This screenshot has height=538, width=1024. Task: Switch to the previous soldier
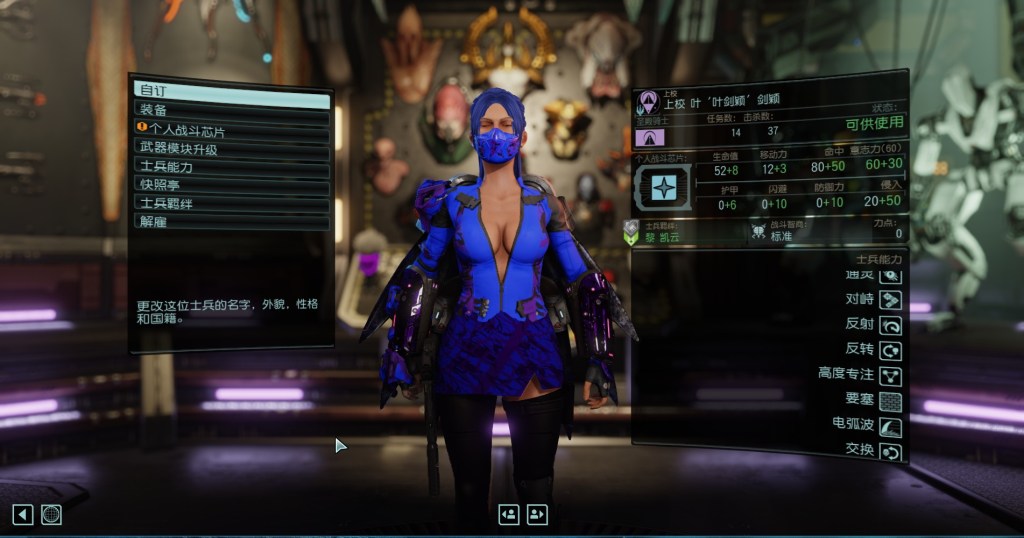point(509,514)
